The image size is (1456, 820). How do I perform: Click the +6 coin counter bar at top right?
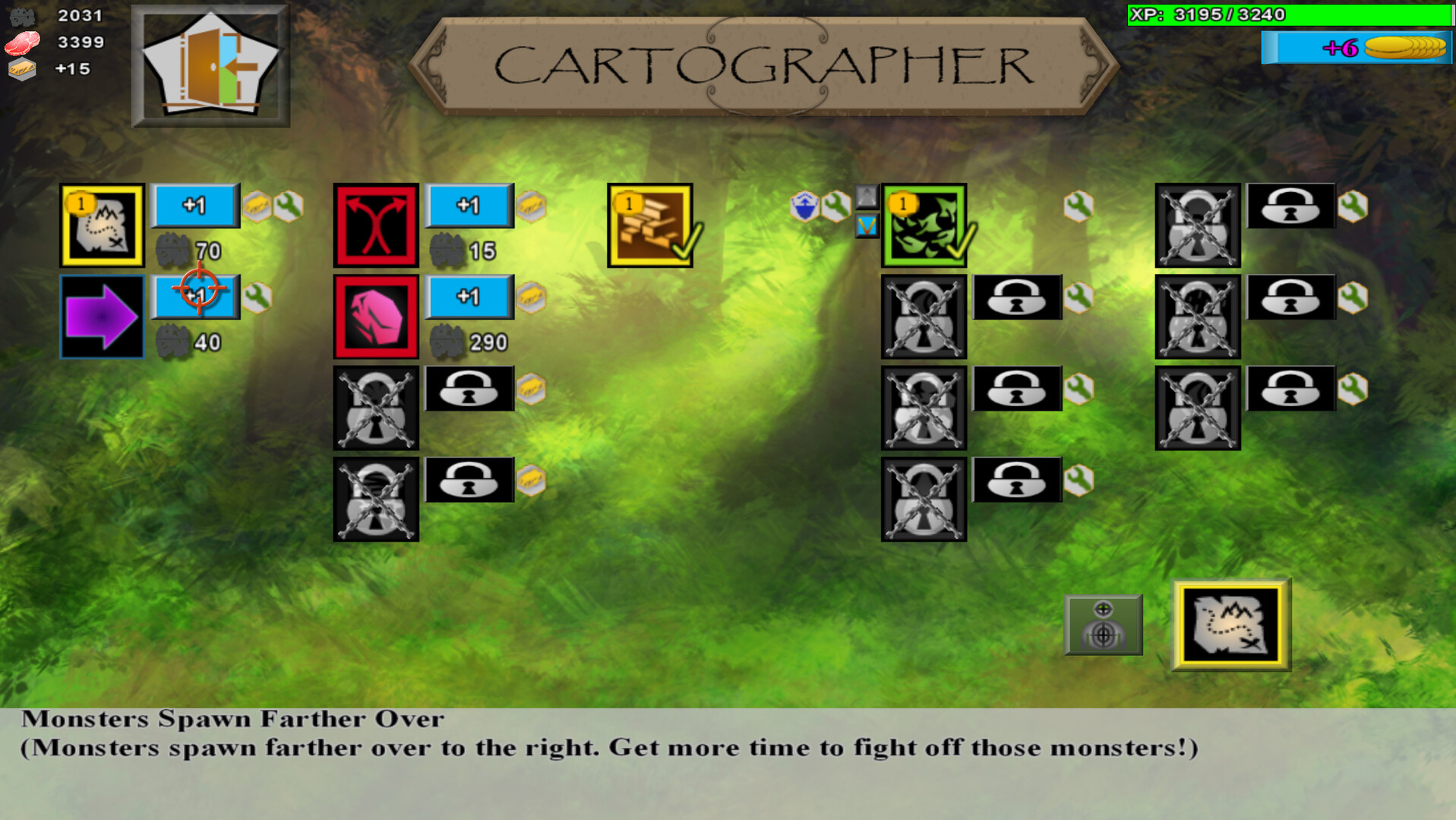(x=1356, y=47)
